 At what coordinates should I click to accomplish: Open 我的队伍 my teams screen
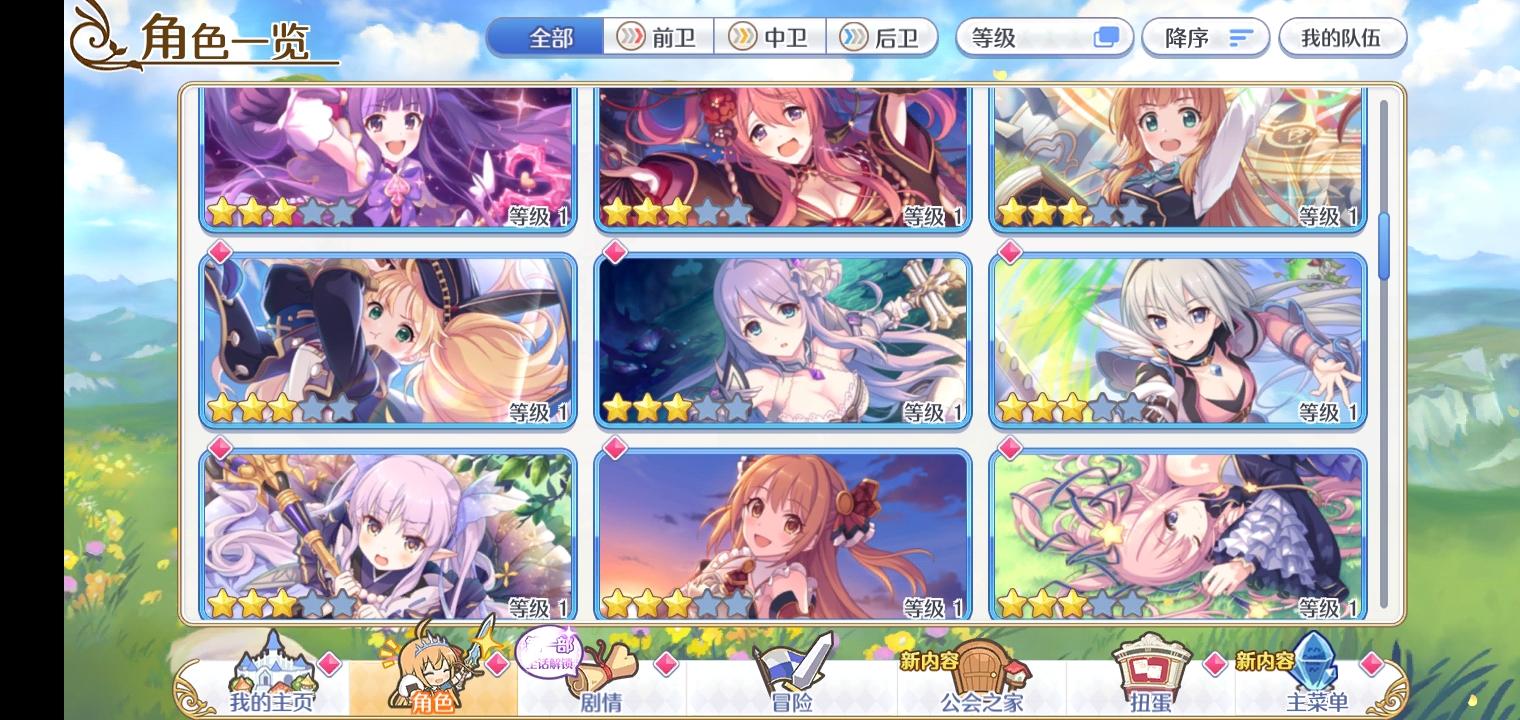(x=1343, y=37)
